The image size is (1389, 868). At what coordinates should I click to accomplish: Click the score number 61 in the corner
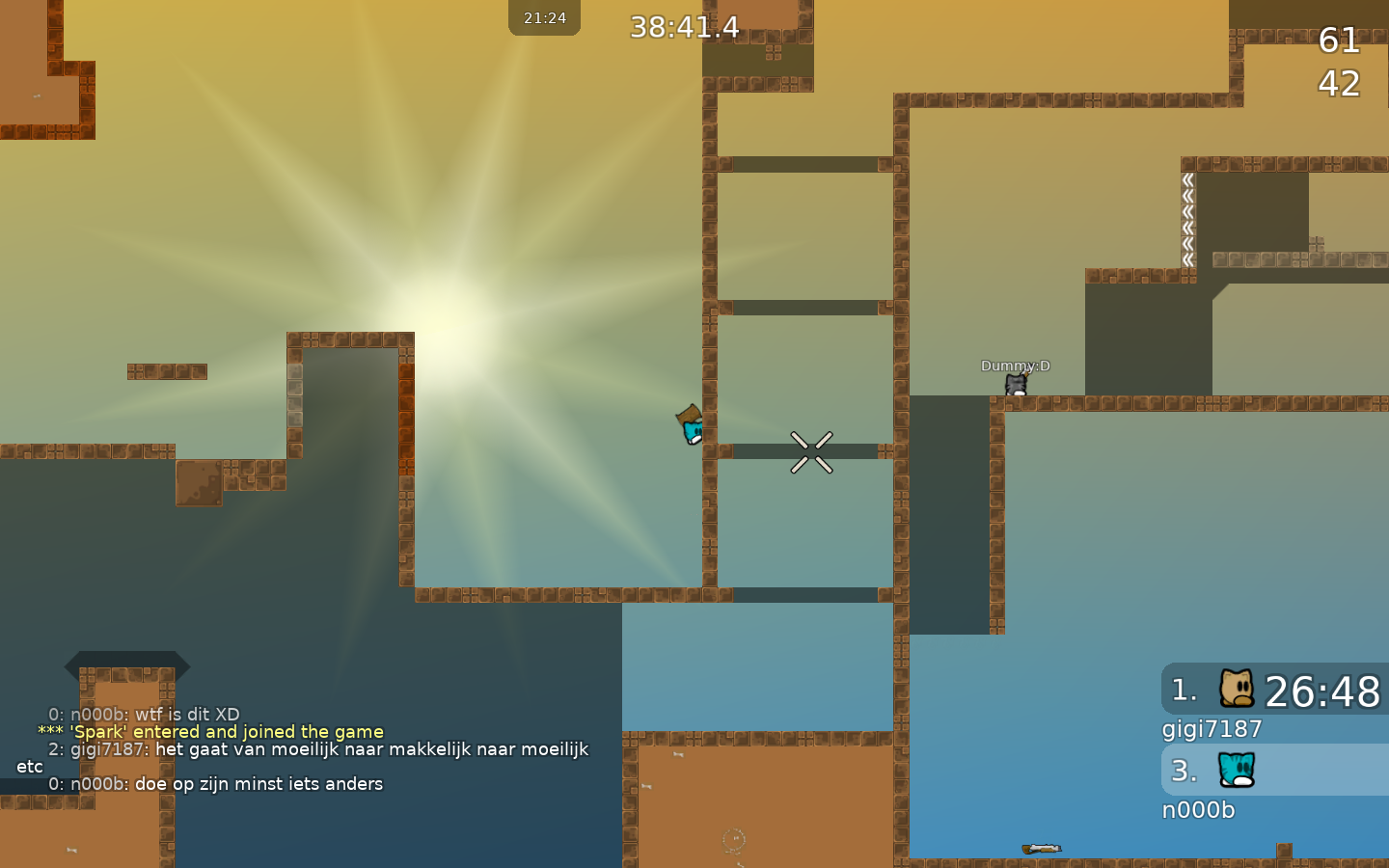click(1341, 41)
